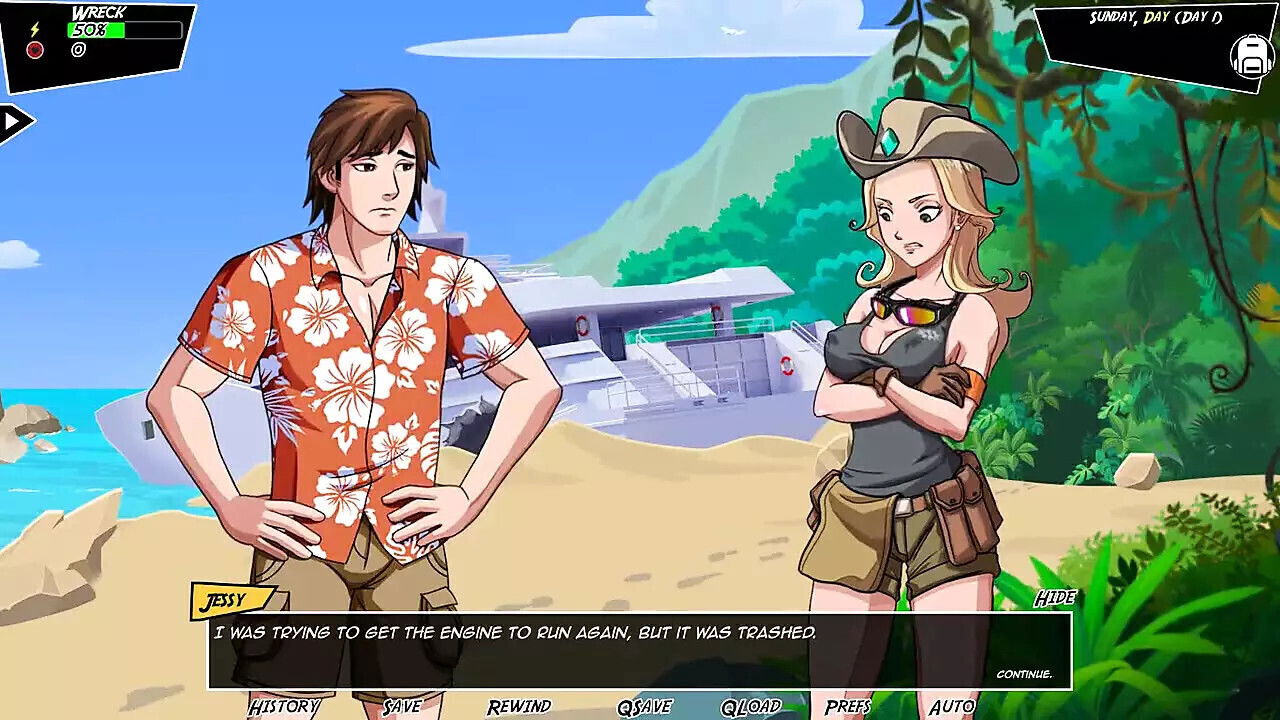The image size is (1280, 720).
Task: Hide the dialogue box
Action: [x=1054, y=598]
